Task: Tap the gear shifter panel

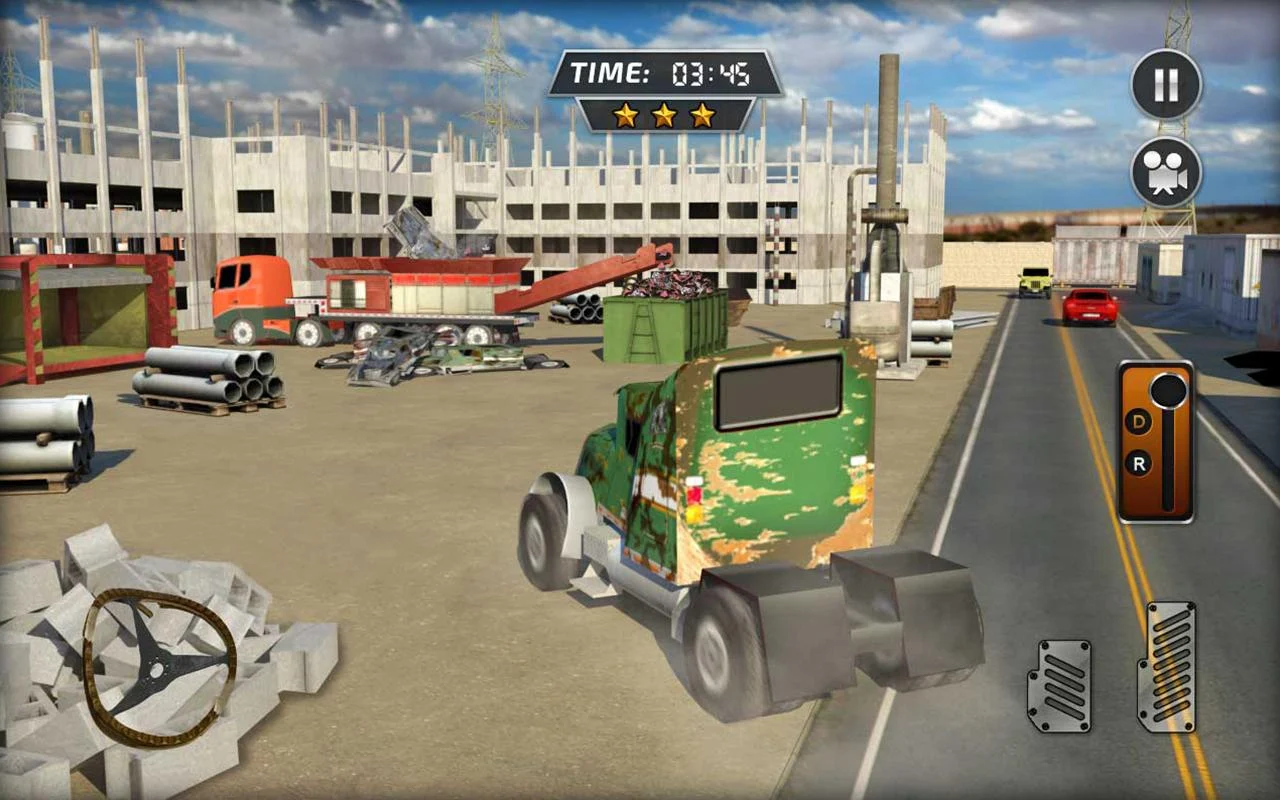Action: click(1158, 443)
